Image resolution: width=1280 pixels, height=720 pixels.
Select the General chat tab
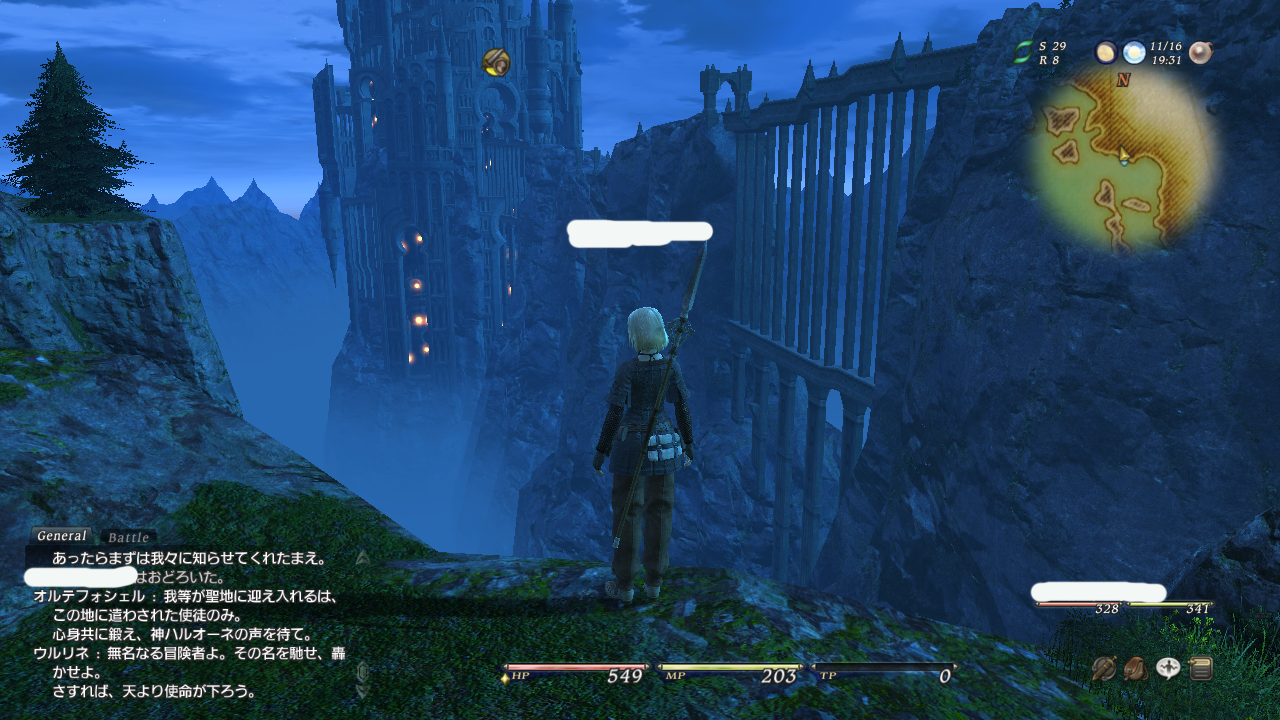click(62, 536)
